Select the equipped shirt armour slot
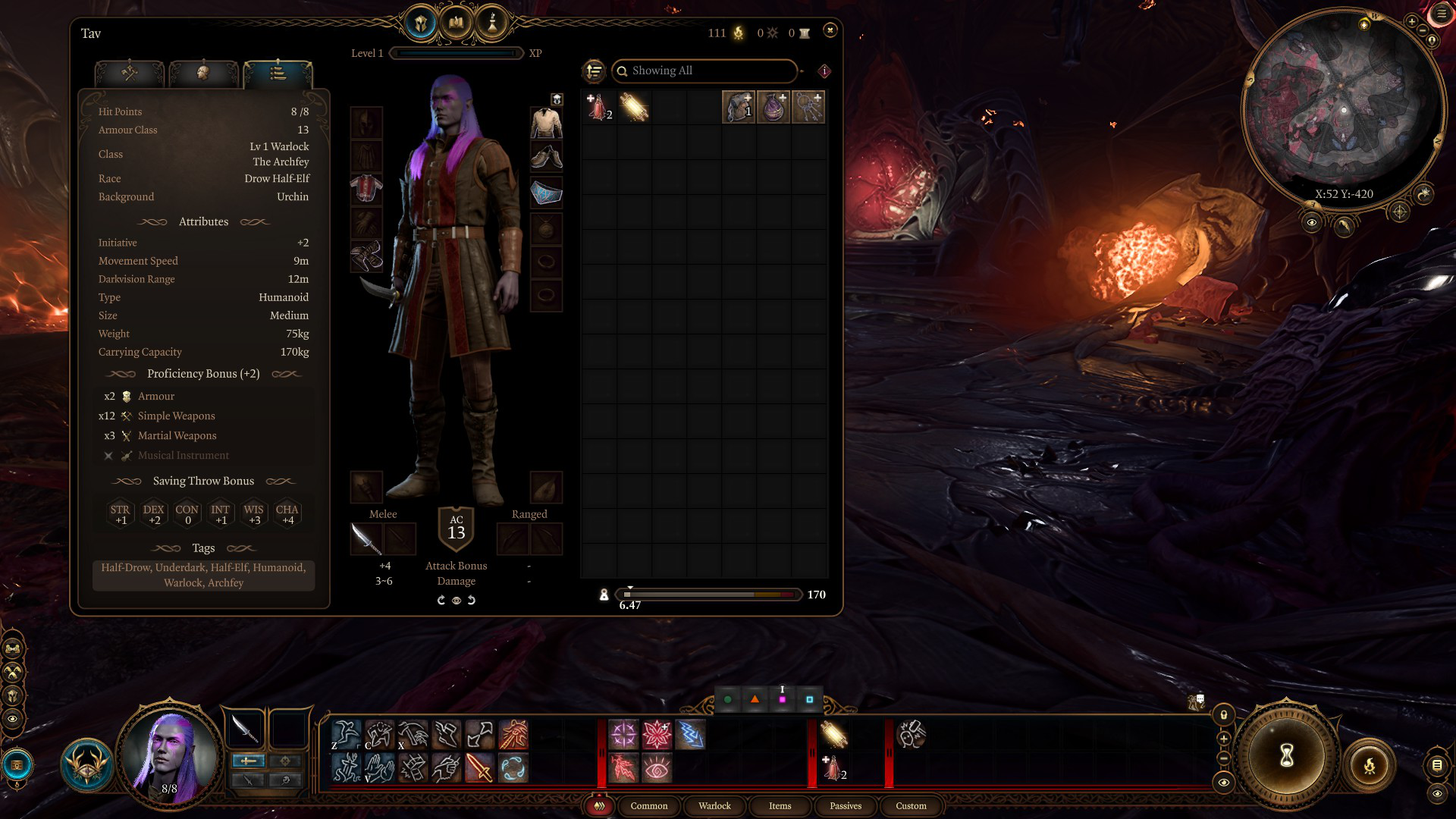Screen dimensions: 1456x819 pyautogui.click(x=366, y=189)
